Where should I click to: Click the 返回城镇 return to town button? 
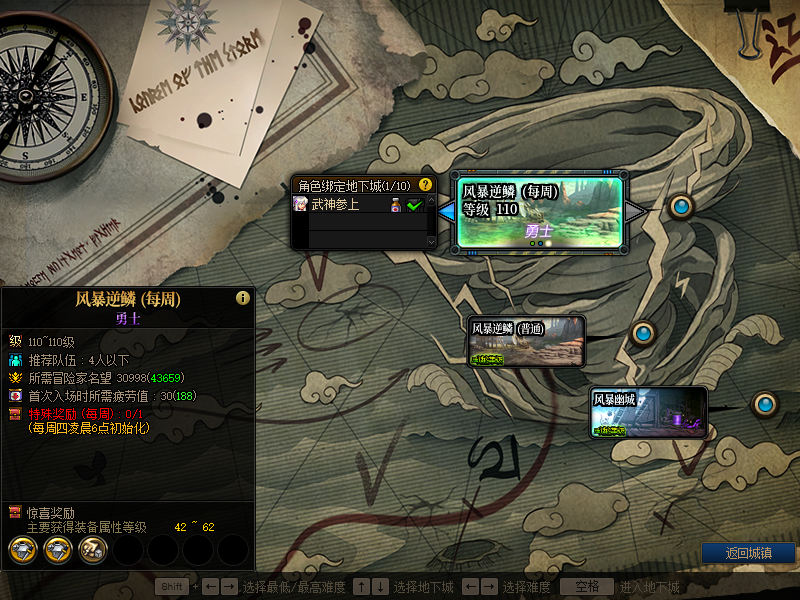[x=748, y=553]
